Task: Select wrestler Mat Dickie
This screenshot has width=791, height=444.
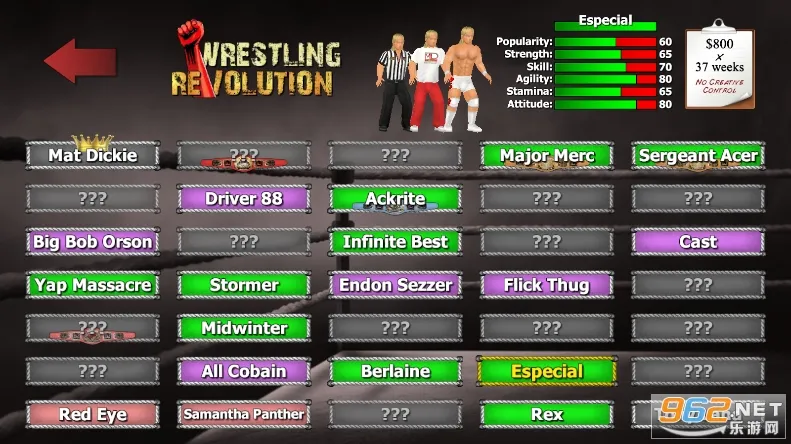Action: (93, 156)
